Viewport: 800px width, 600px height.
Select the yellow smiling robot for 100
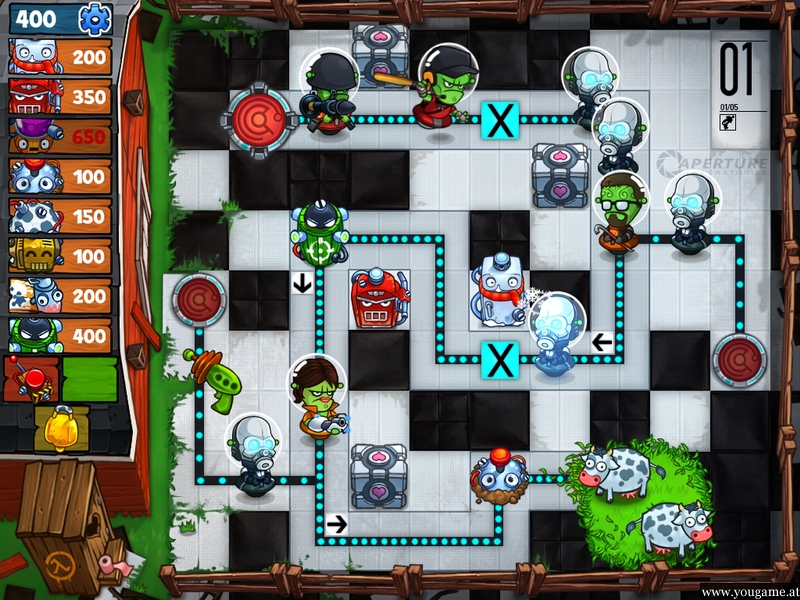click(60, 257)
